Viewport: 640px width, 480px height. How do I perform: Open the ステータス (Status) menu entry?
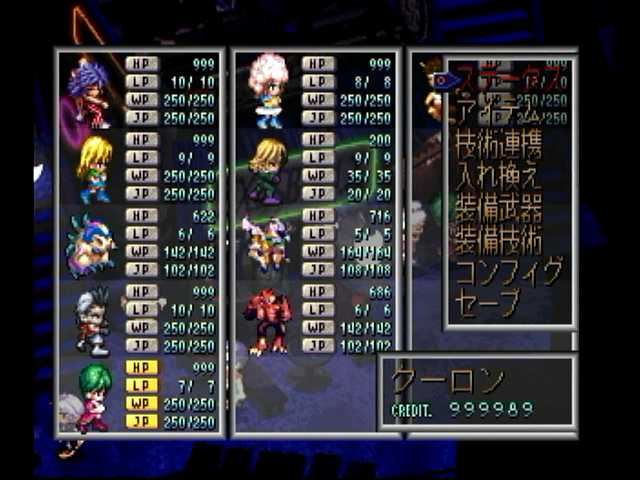tap(510, 78)
